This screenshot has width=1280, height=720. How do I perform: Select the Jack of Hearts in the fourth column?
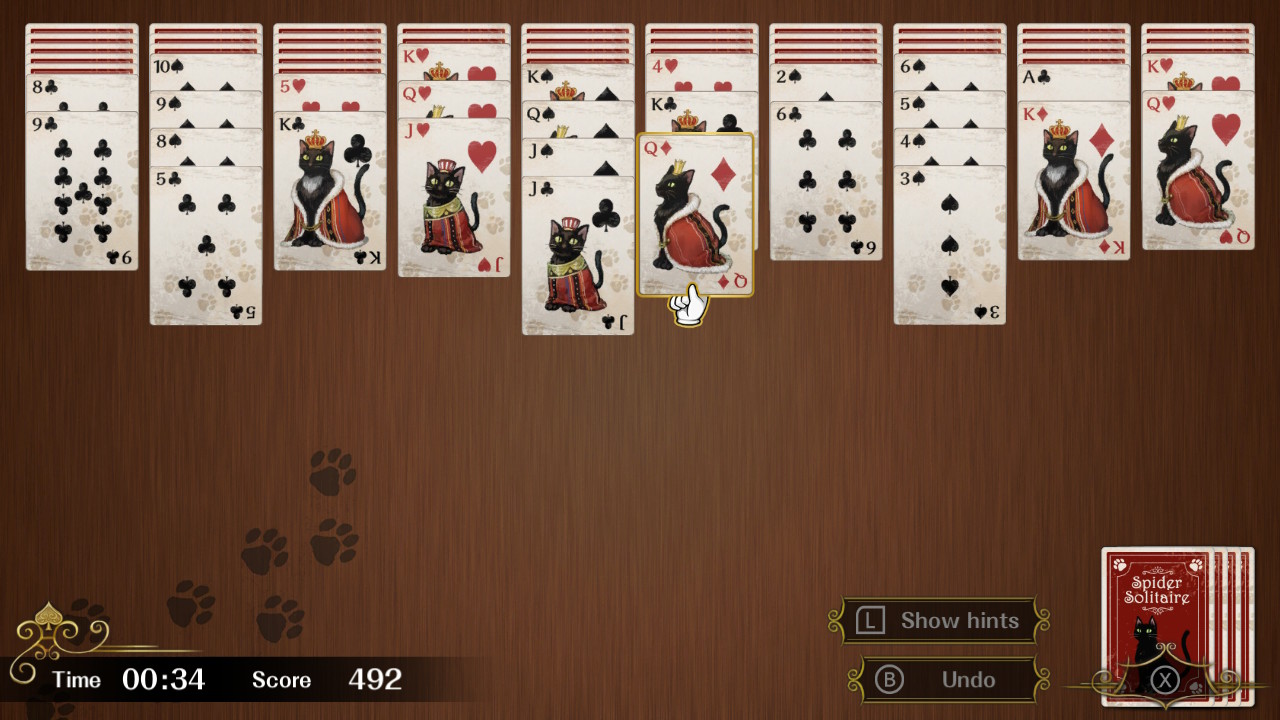[x=455, y=200]
